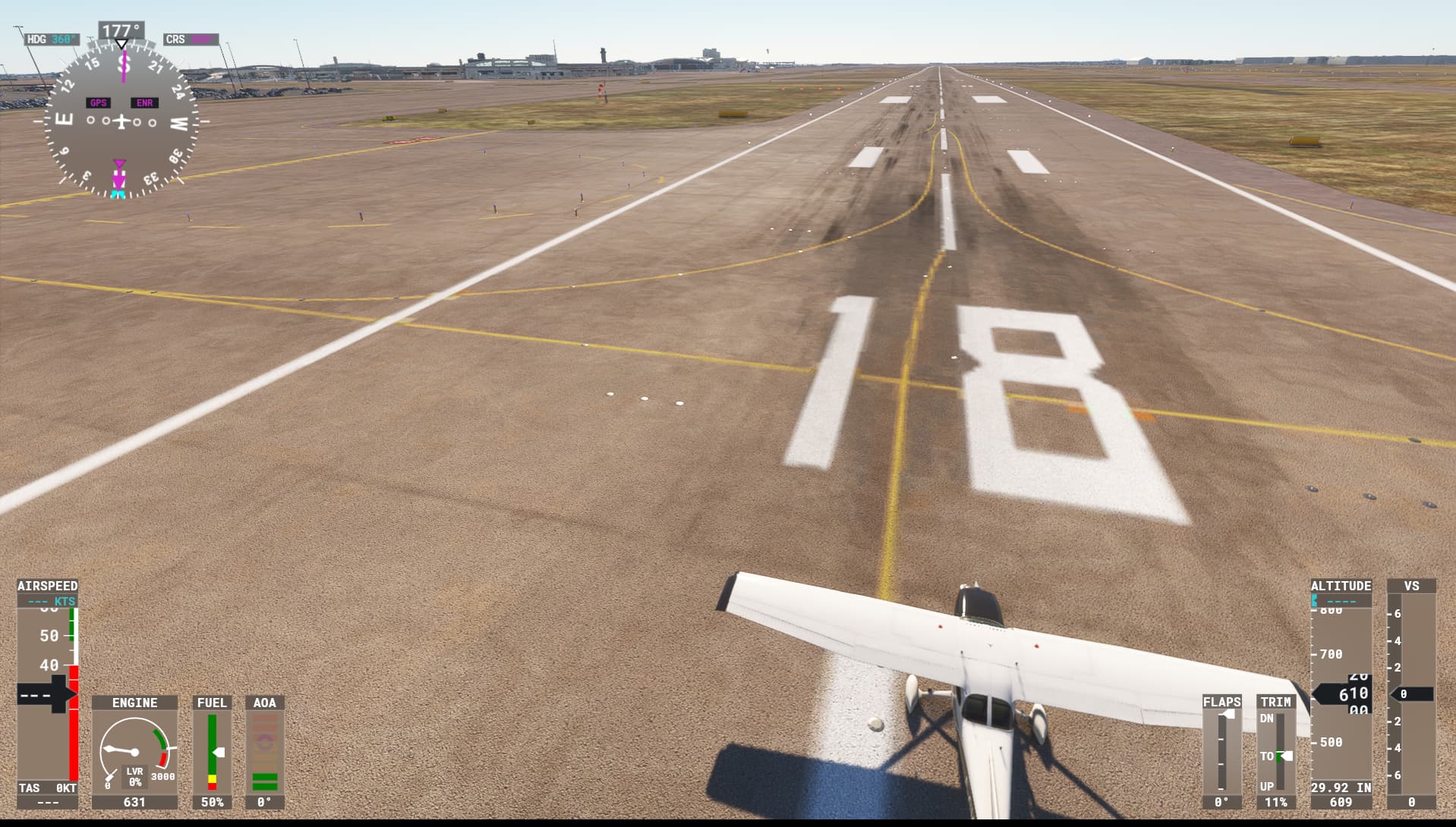Click the ENR mode badge on the compass

[143, 101]
